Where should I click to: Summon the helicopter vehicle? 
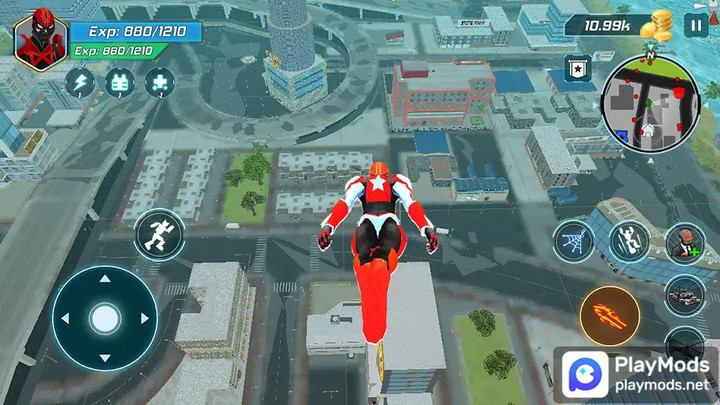686,338
